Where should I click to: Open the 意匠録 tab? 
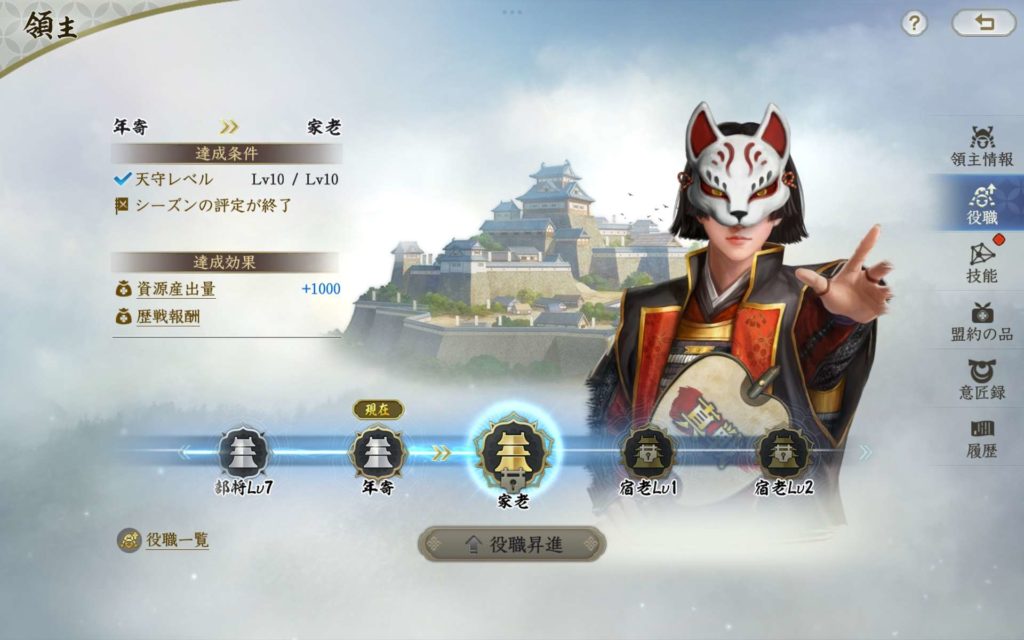(981, 379)
